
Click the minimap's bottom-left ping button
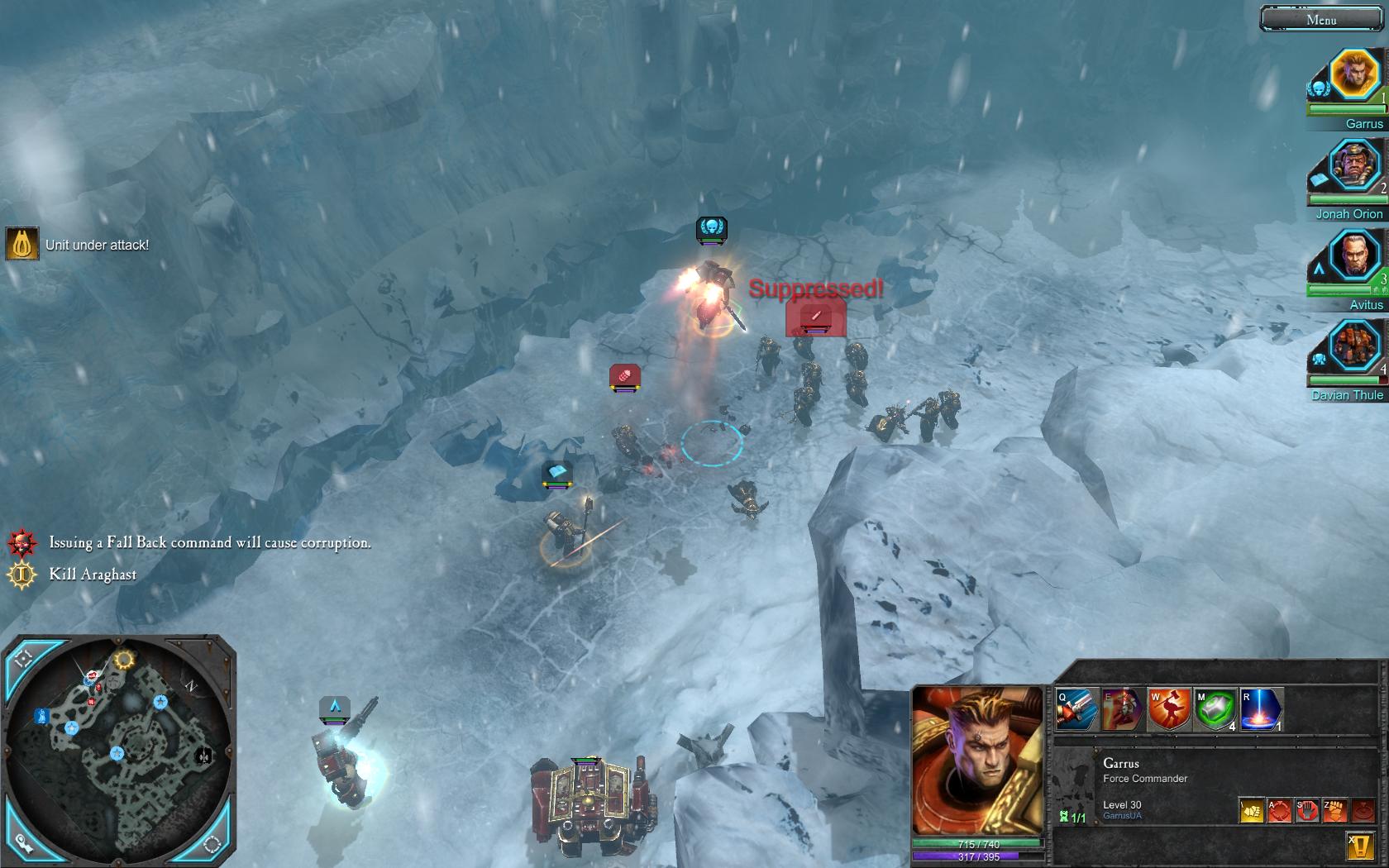(x=23, y=842)
